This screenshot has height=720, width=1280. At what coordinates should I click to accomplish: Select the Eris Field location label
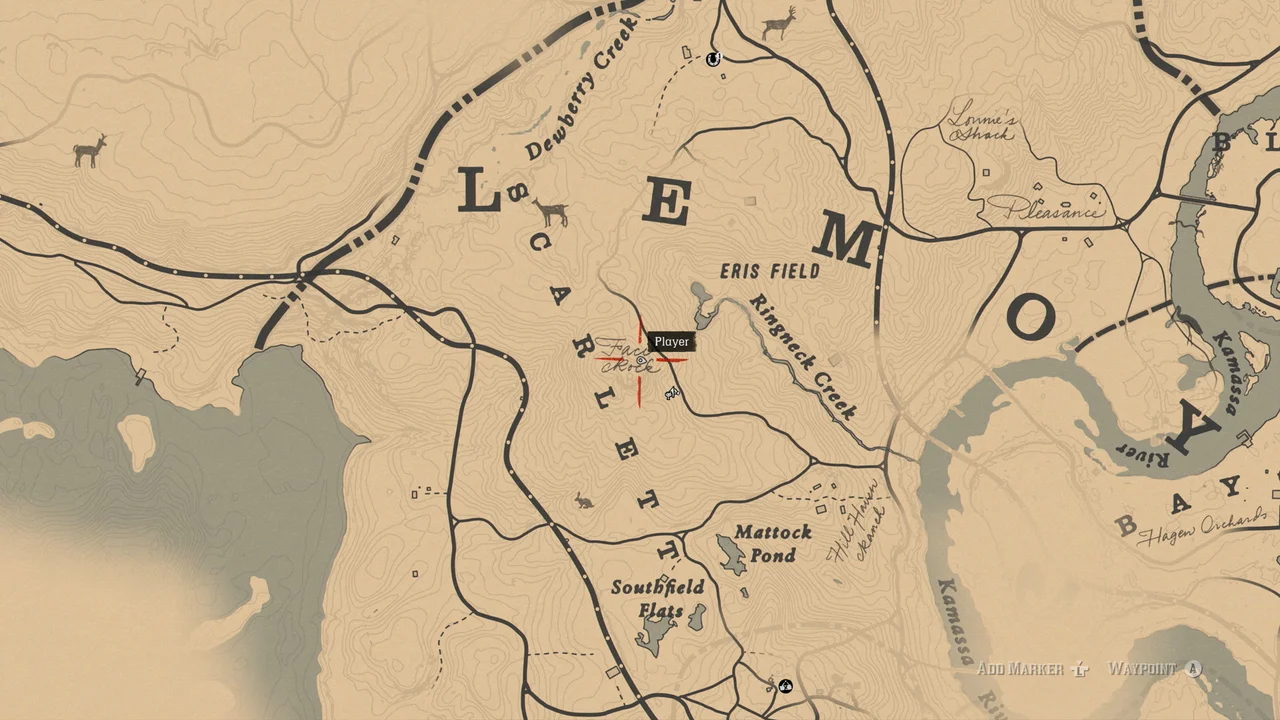click(770, 268)
